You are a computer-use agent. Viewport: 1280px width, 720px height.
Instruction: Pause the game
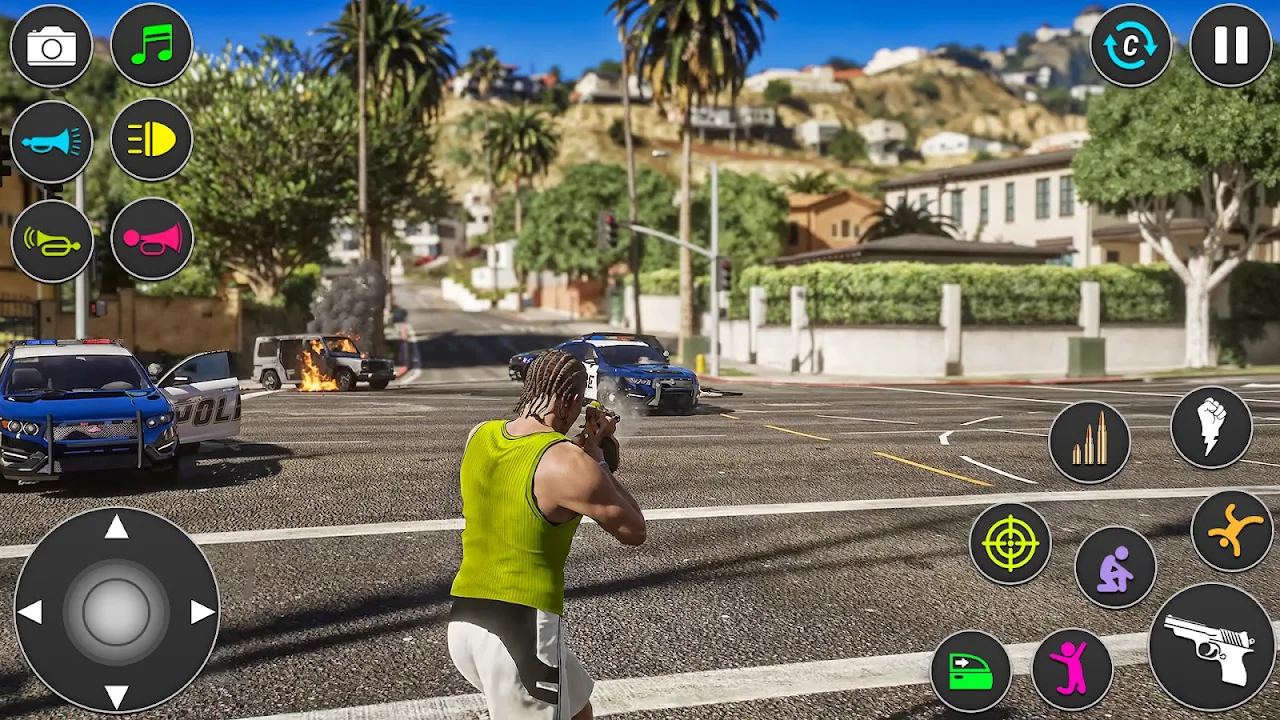coord(1231,46)
